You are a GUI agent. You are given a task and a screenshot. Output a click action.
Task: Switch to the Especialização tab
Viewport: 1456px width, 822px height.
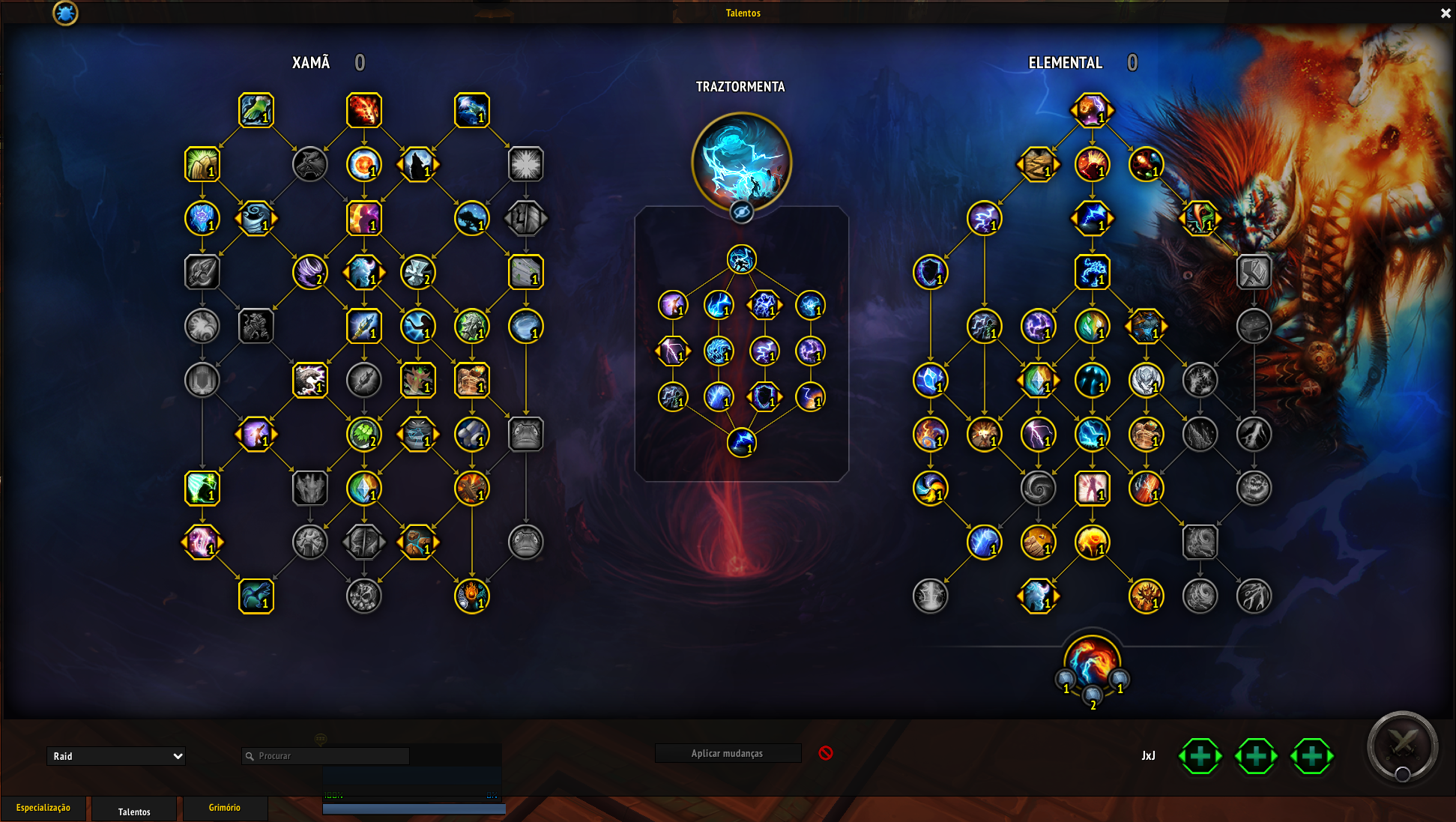pos(43,808)
